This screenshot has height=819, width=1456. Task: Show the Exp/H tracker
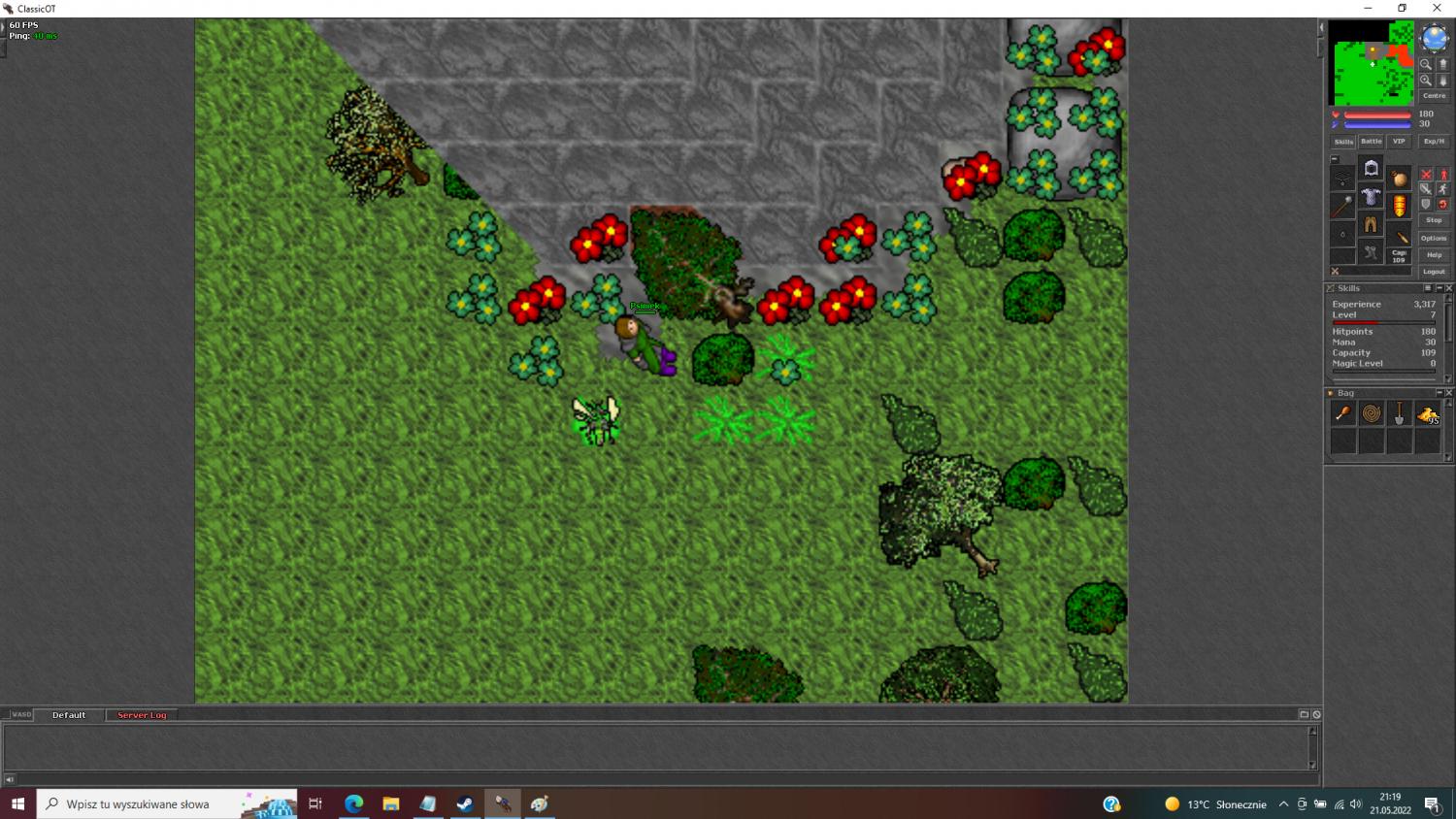pyautogui.click(x=1434, y=142)
